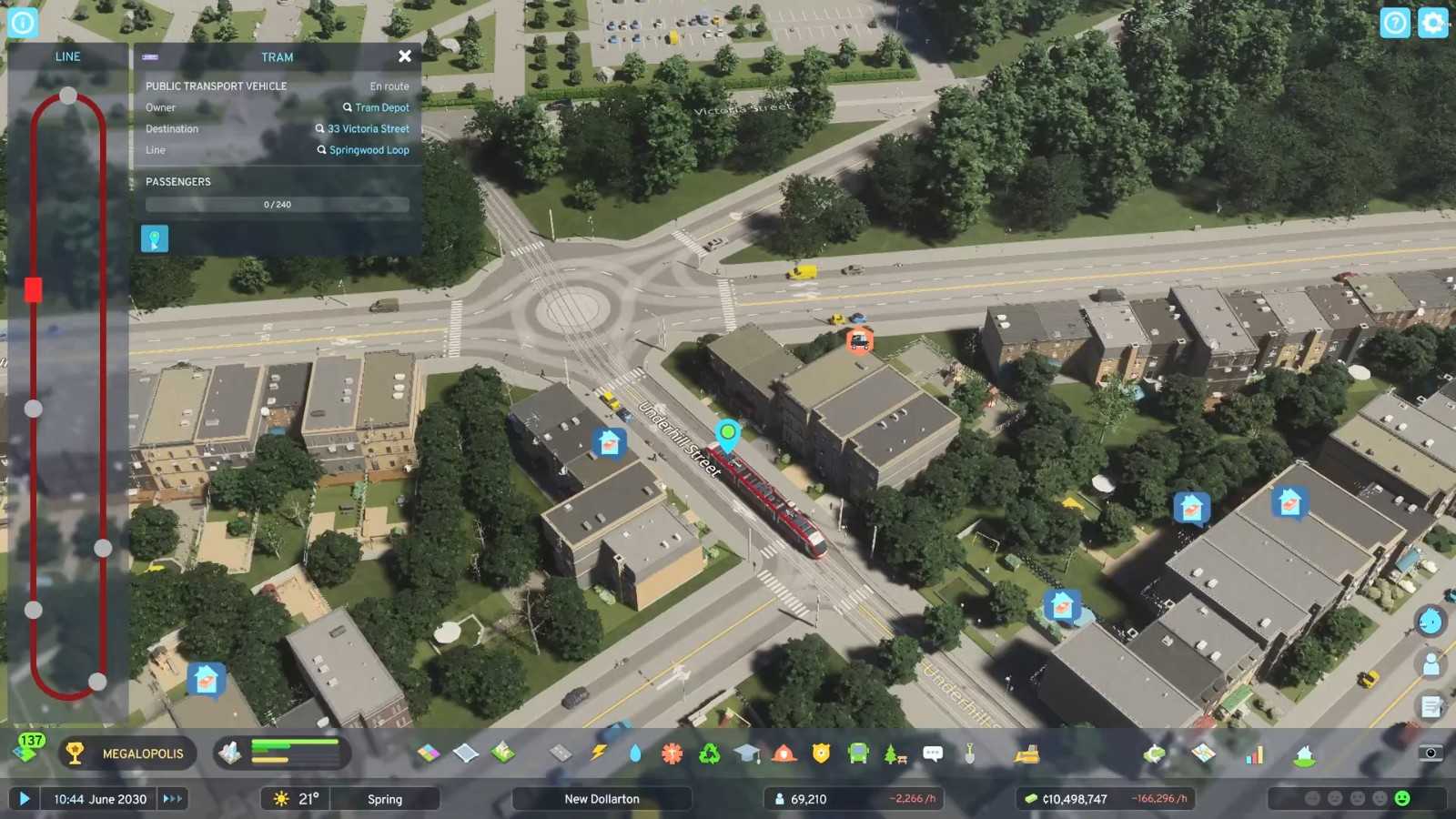Image resolution: width=1456 pixels, height=819 pixels.
Task: Open the city statistics bar chart
Action: tap(1254, 754)
